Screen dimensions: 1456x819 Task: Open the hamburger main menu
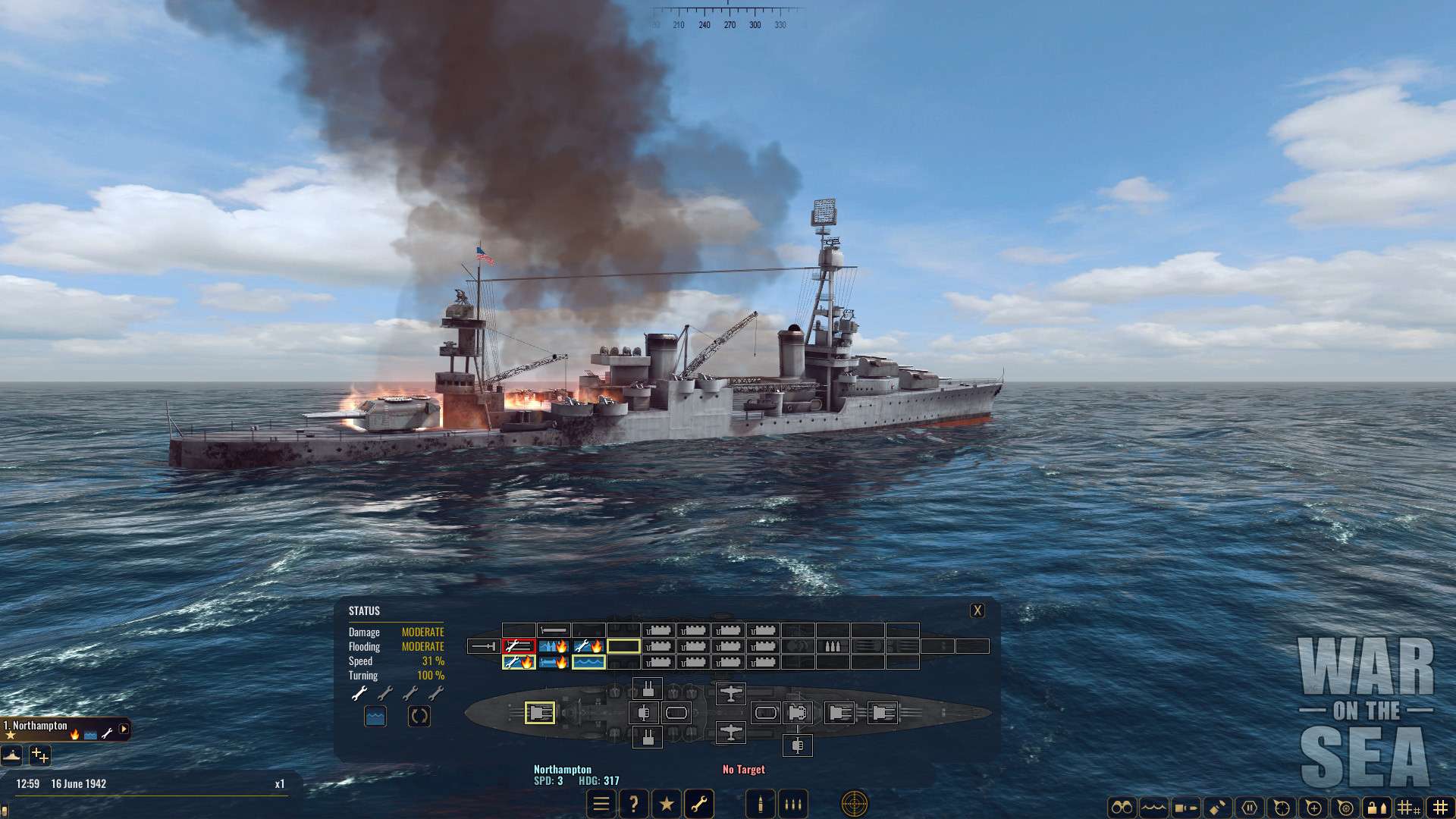pos(601,803)
